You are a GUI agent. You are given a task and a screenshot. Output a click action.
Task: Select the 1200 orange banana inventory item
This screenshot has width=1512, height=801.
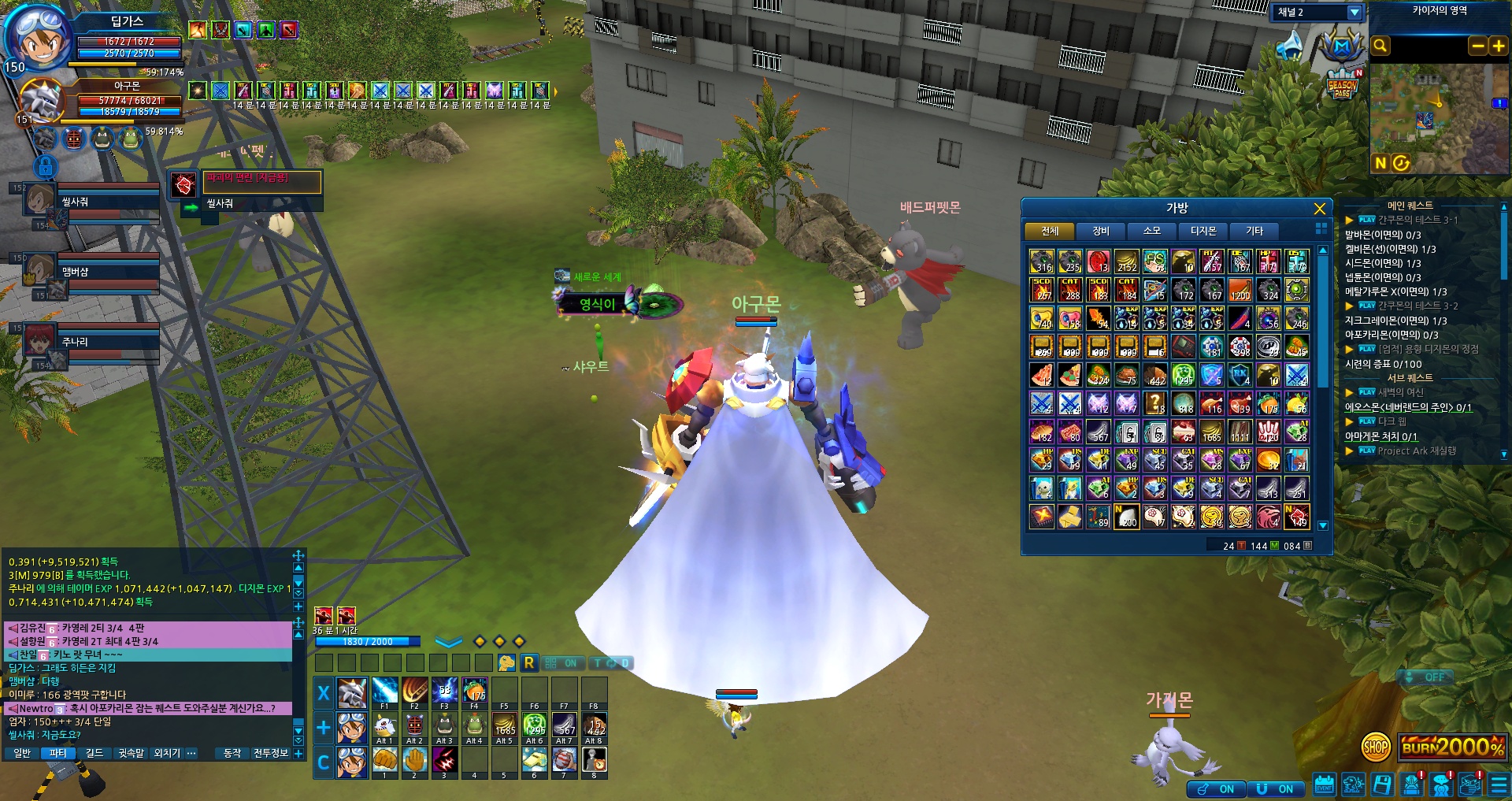1240,290
